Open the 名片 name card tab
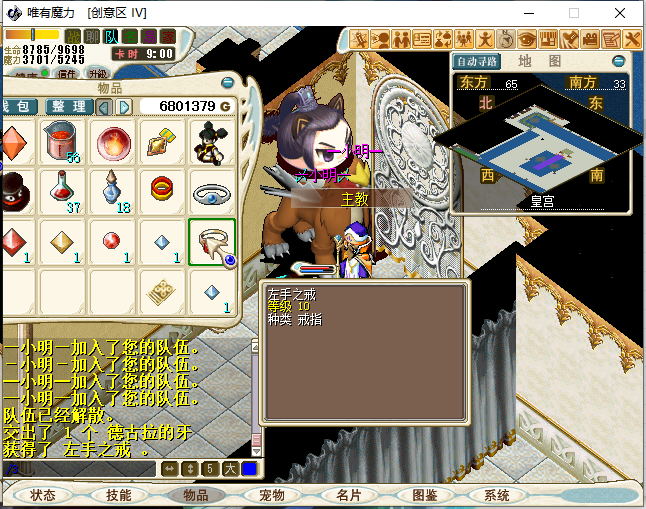 348,495
